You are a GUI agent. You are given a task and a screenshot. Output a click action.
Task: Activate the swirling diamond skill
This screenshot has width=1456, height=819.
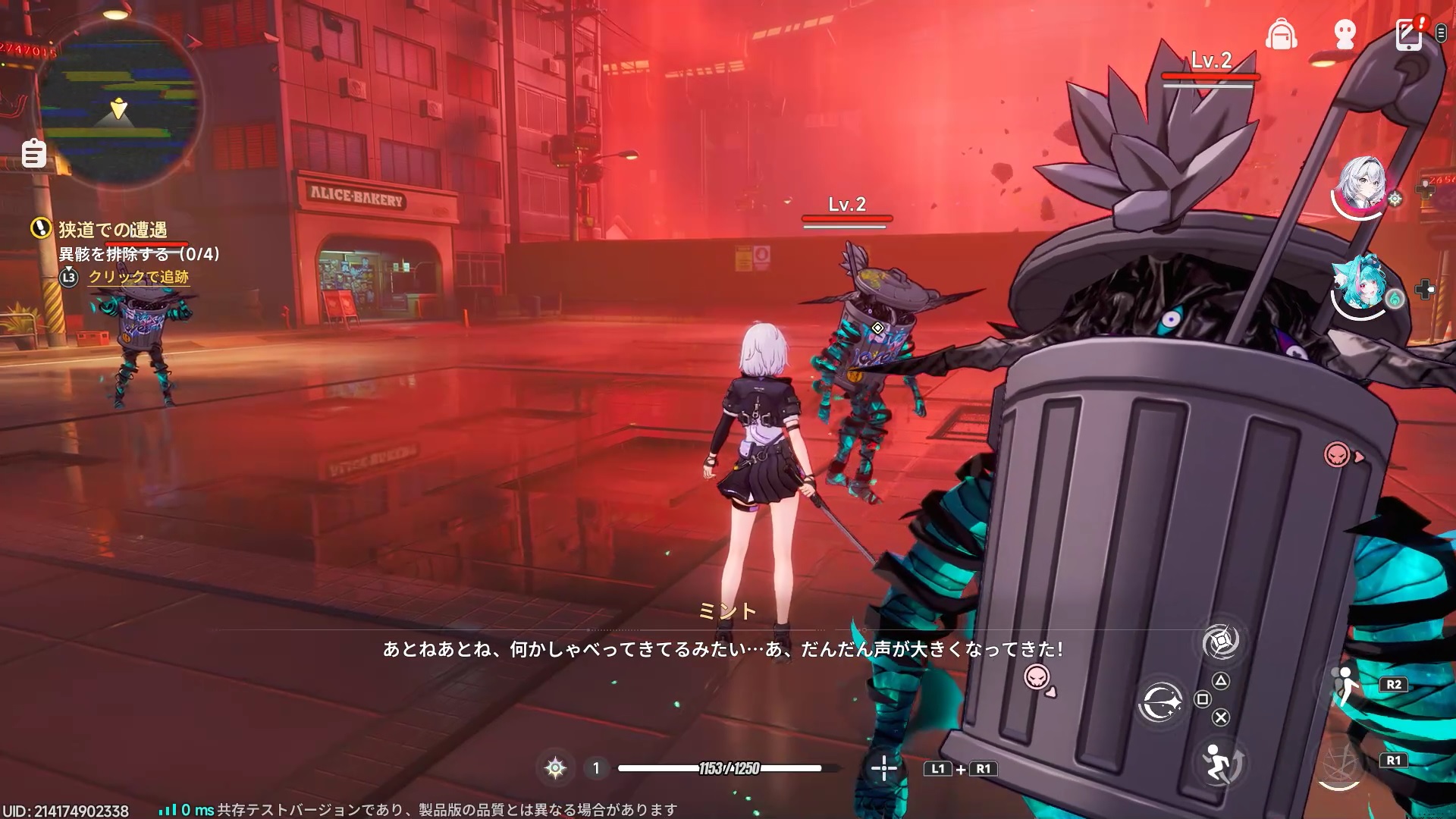[x=1221, y=642]
